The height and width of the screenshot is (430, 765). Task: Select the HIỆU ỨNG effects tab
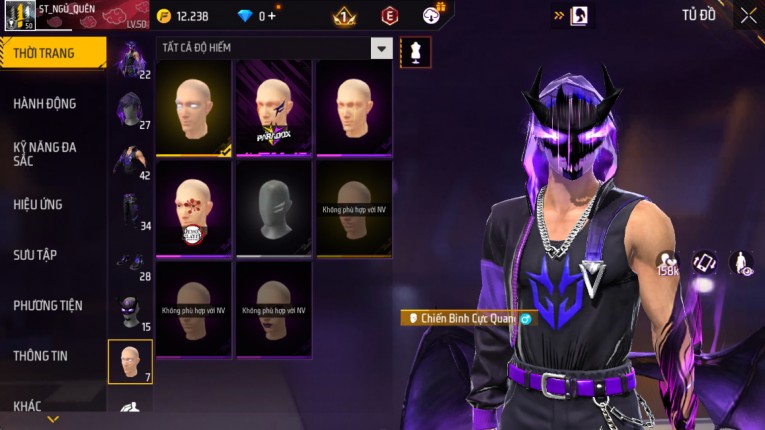pyautogui.click(x=38, y=204)
